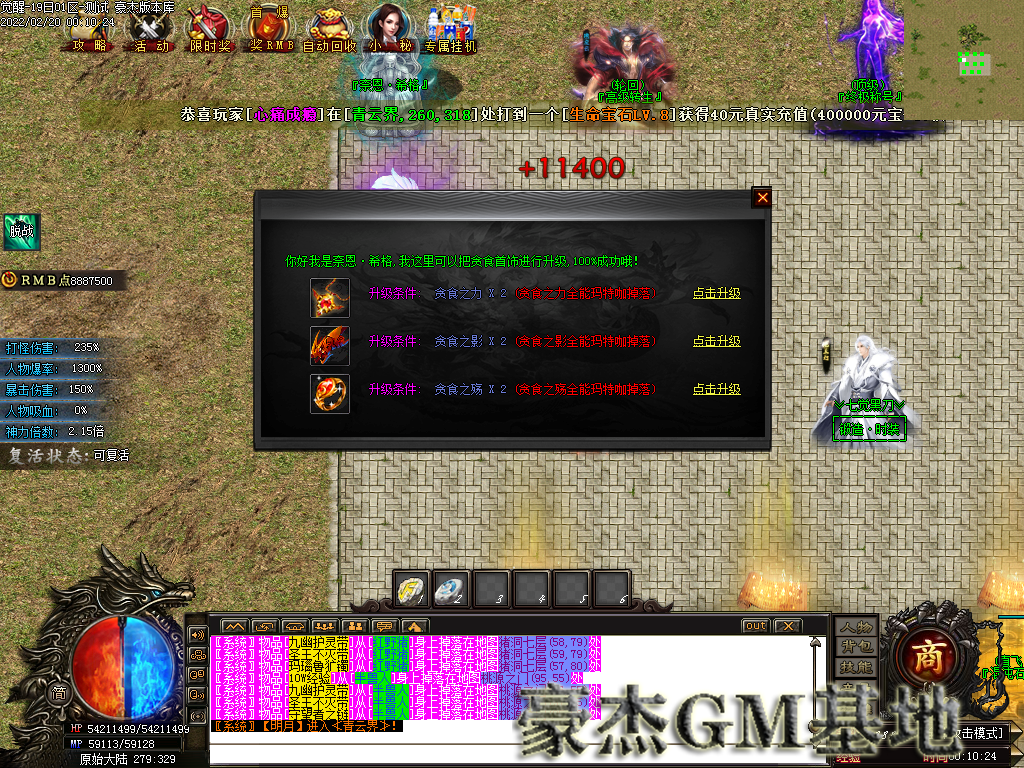Viewport: 1024px width, 768px height.
Task: Toggle the 脱战 leave-combat skill icon
Action: click(x=22, y=232)
